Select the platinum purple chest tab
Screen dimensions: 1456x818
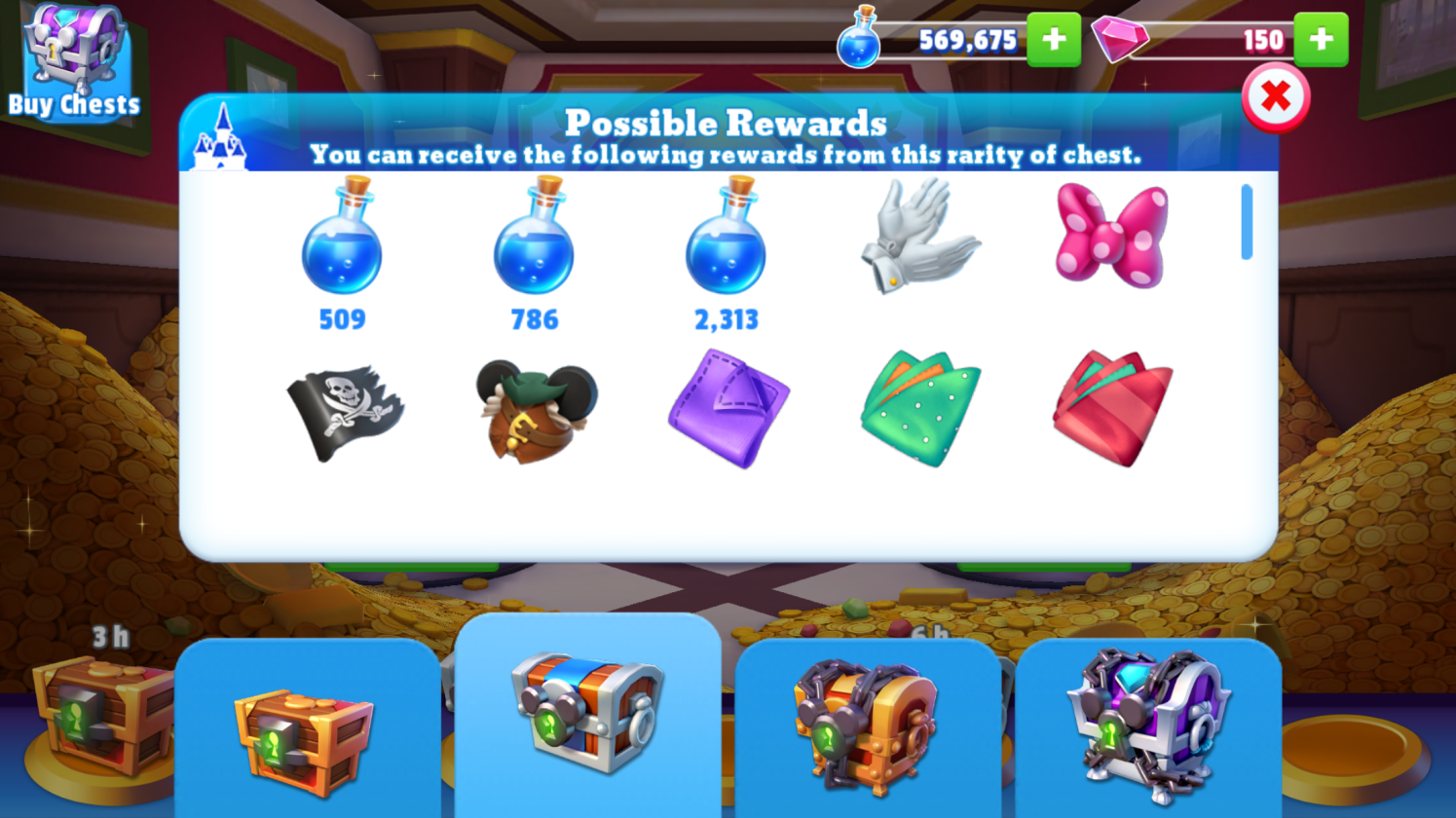[1147, 730]
